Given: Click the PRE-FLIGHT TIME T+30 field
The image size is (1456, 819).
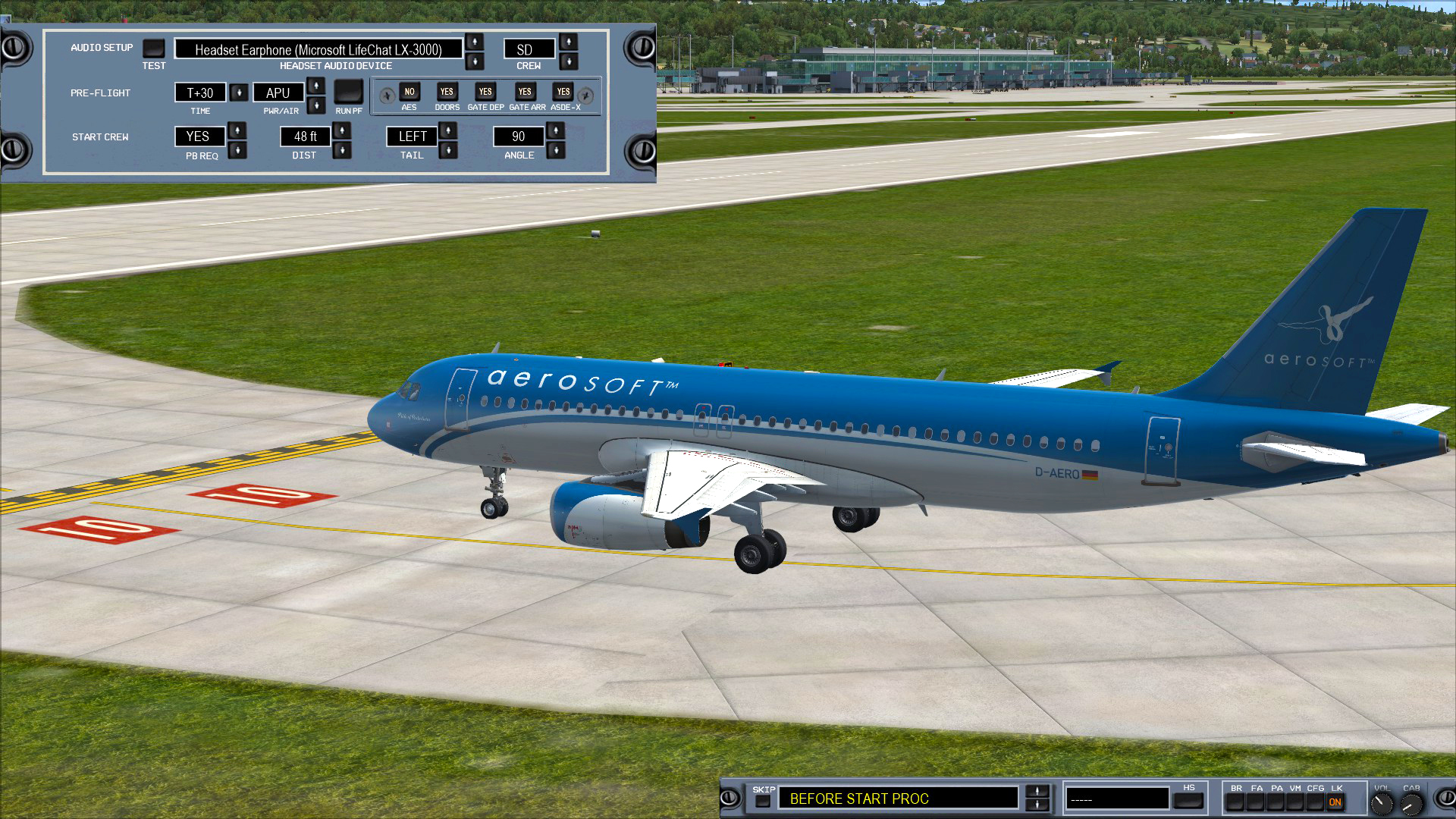Looking at the screenshot, I should (x=201, y=93).
